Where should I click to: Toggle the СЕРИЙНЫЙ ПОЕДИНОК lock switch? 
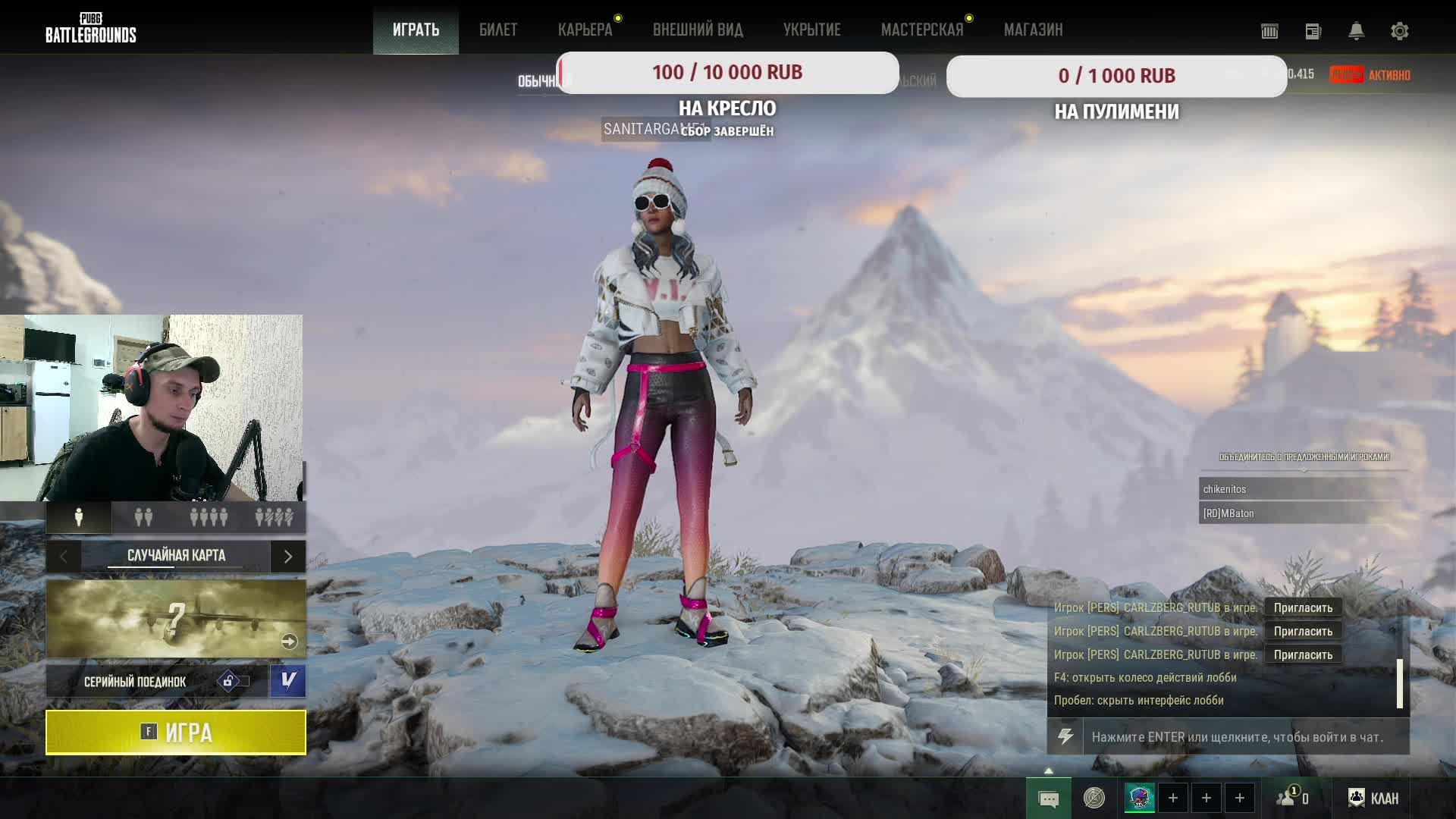click(x=234, y=681)
